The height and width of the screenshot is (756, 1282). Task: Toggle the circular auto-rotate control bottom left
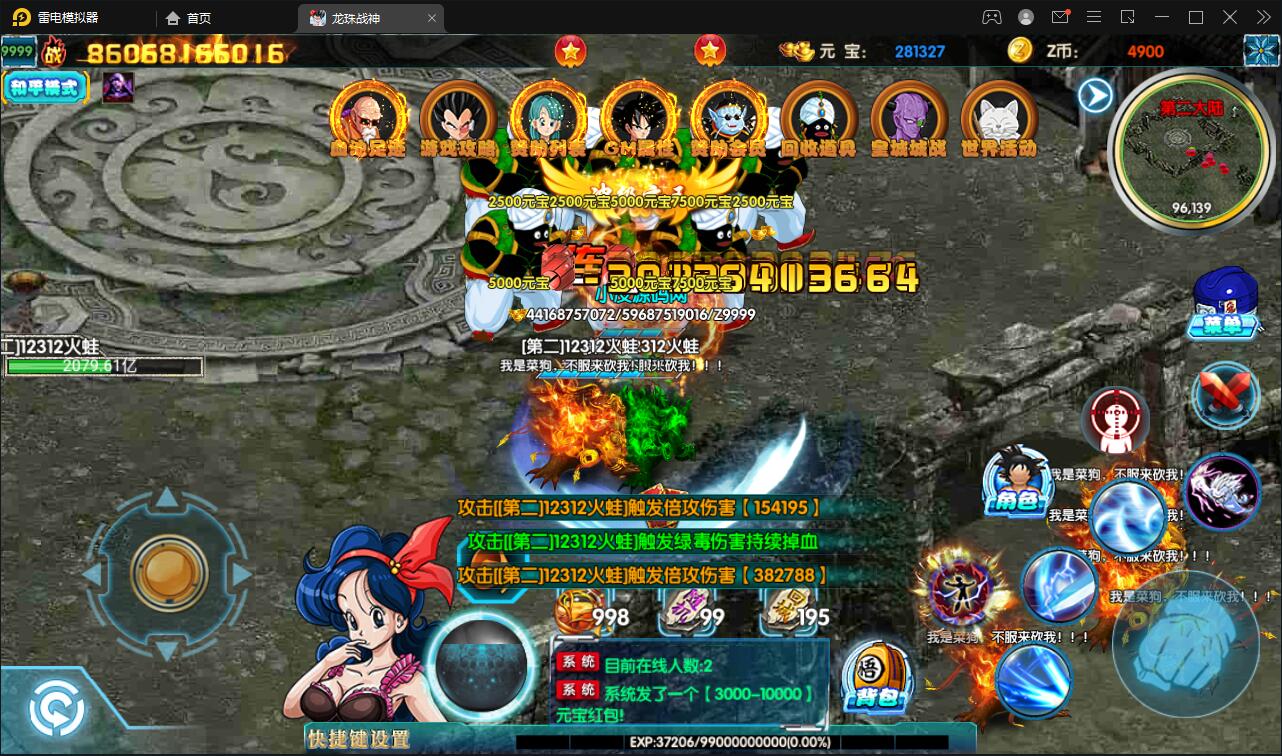coord(57,706)
